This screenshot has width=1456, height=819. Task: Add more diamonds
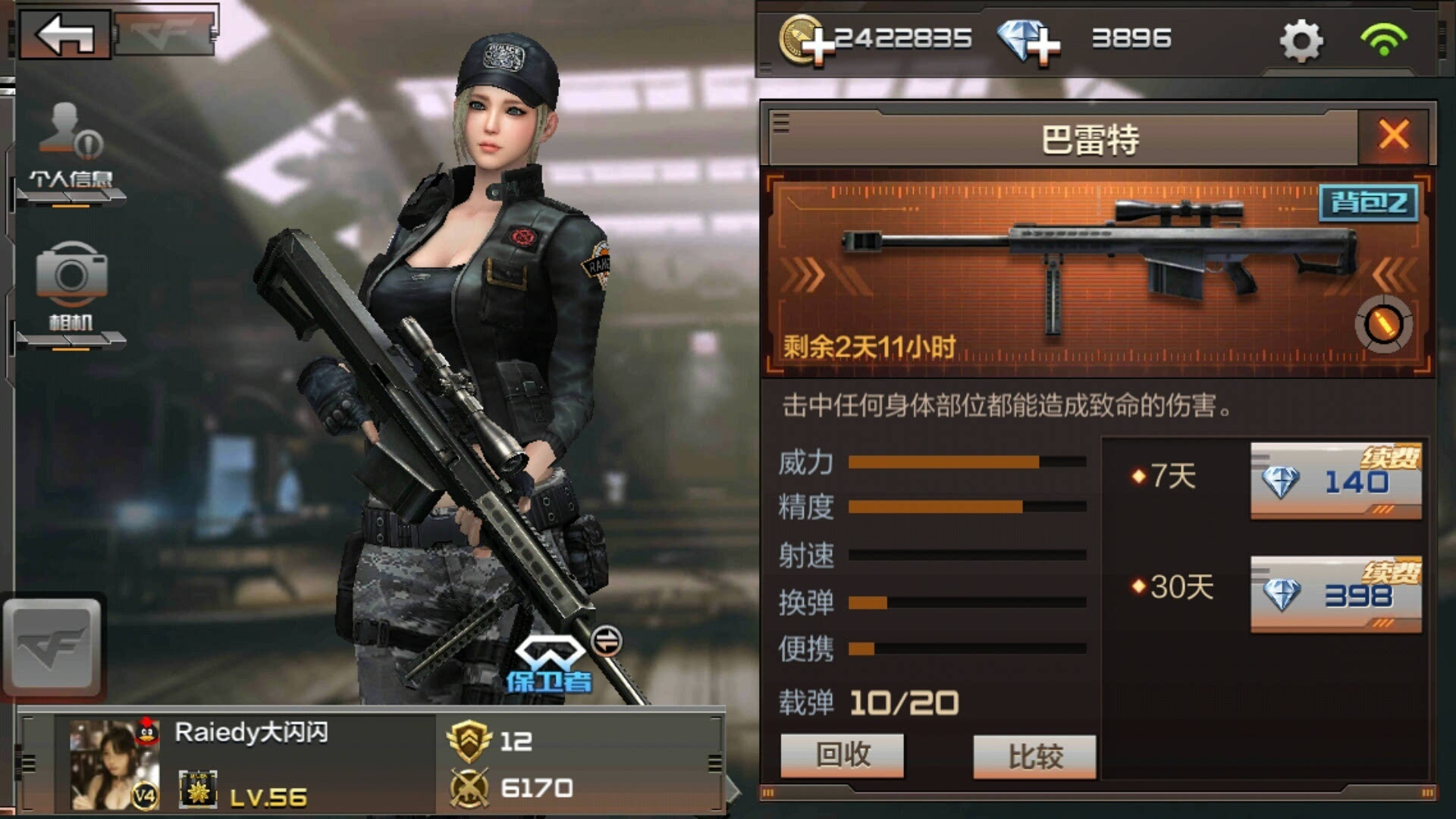(x=1028, y=41)
